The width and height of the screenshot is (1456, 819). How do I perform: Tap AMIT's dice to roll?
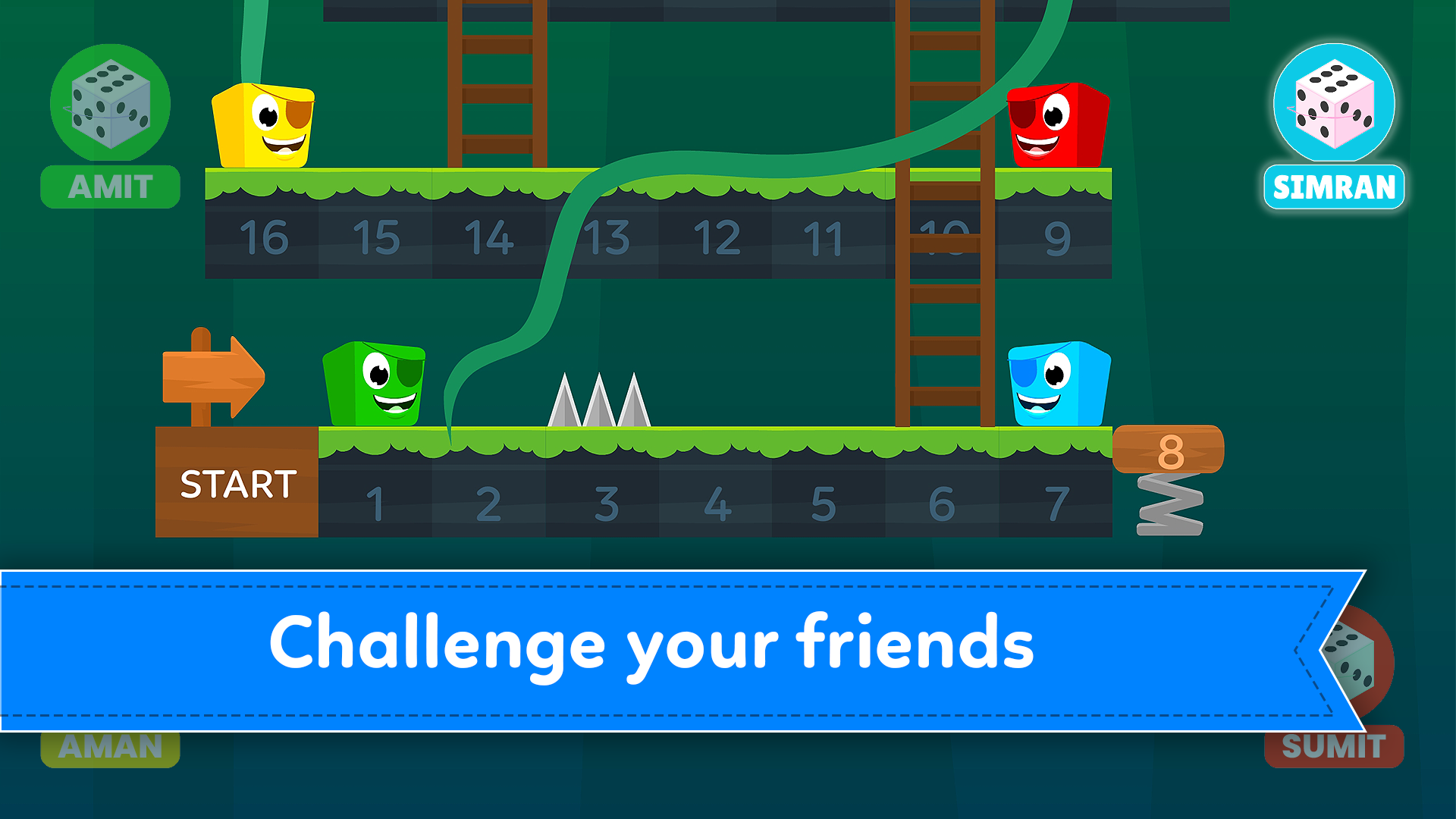pyautogui.click(x=109, y=105)
